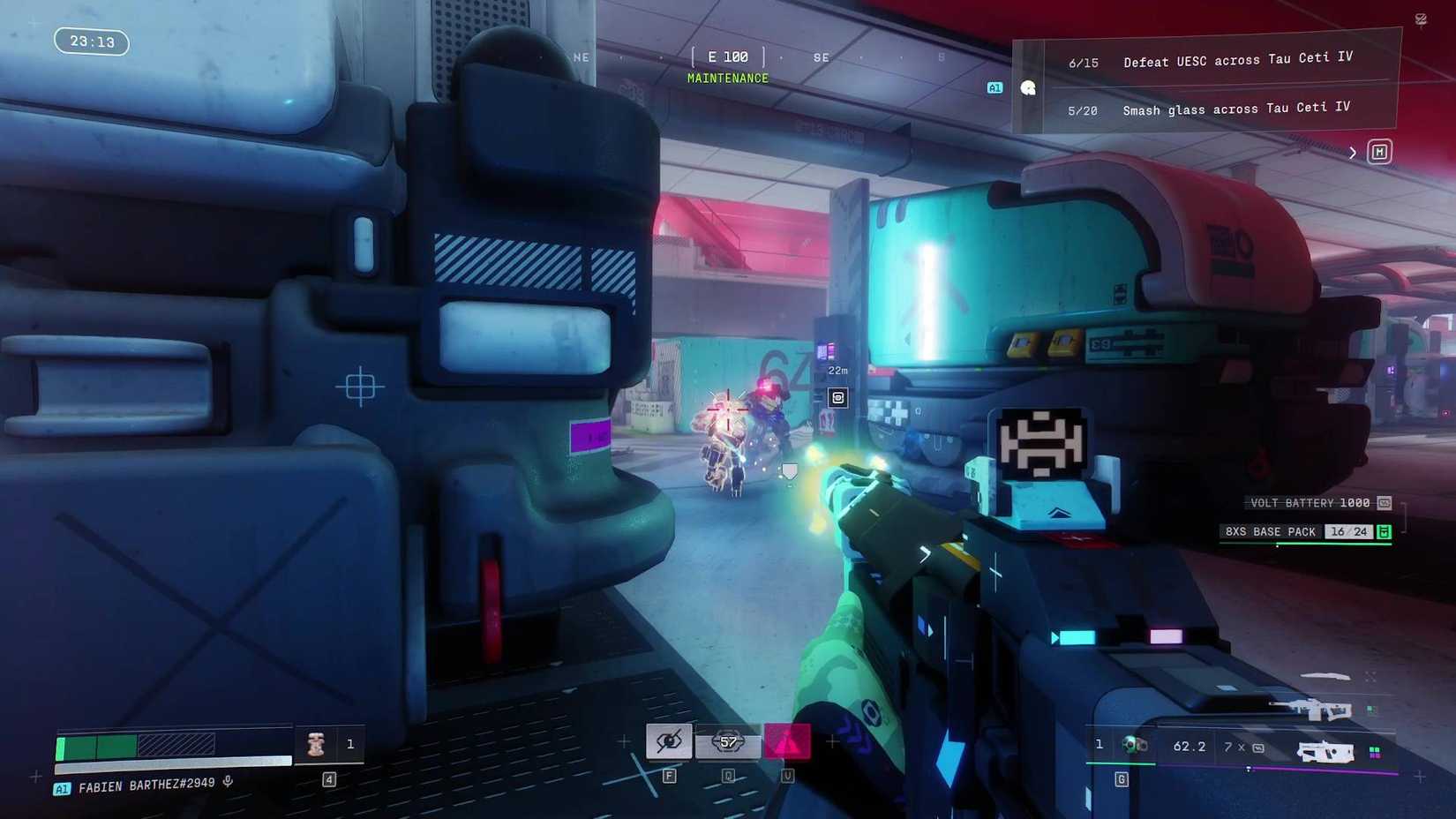Click the helmet icon on the quest tracker
1456x819 pixels.
tap(1028, 87)
